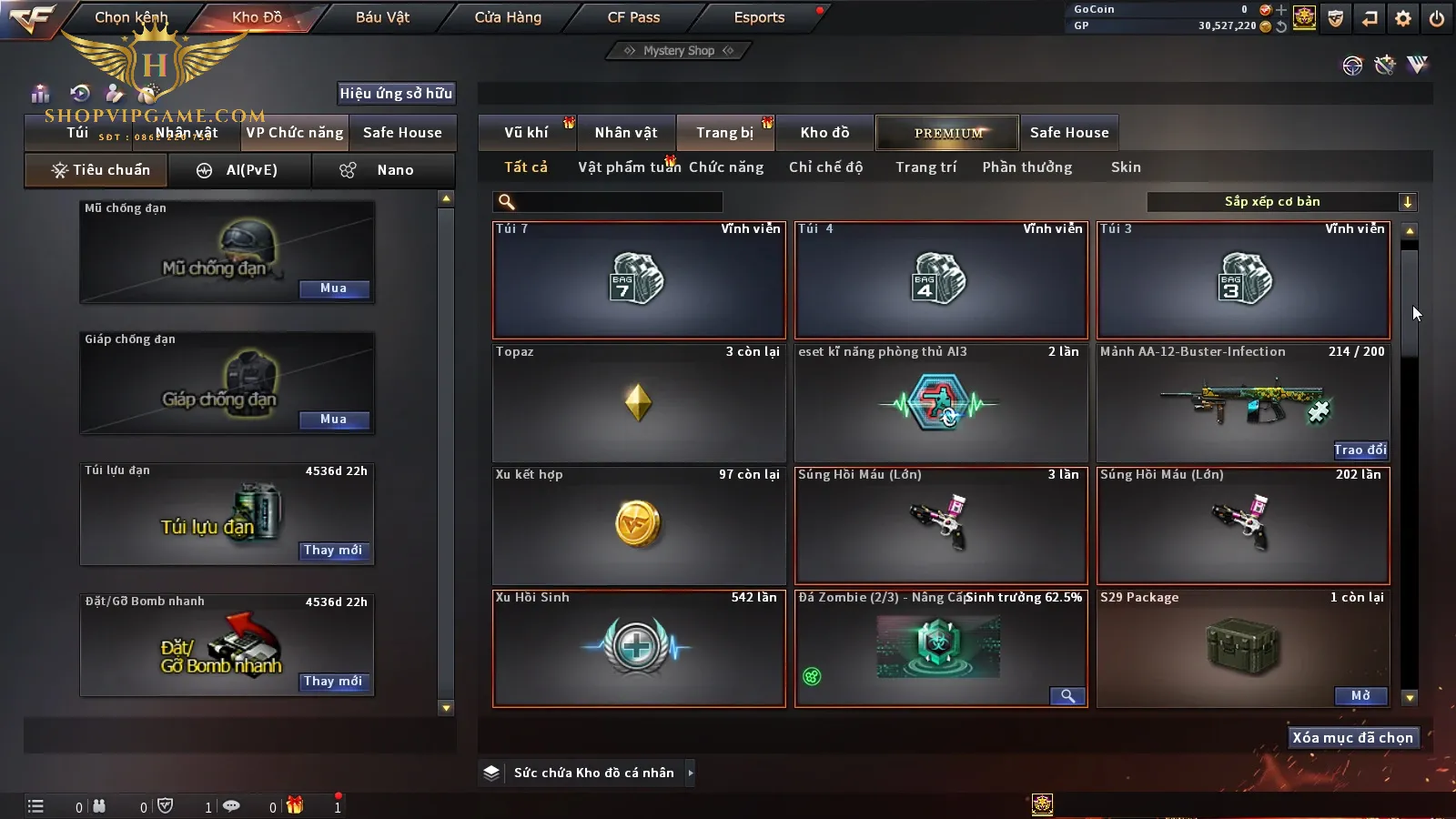Image resolution: width=1456 pixels, height=819 pixels.
Task: Select the Topaz item slot
Action: 638,403
